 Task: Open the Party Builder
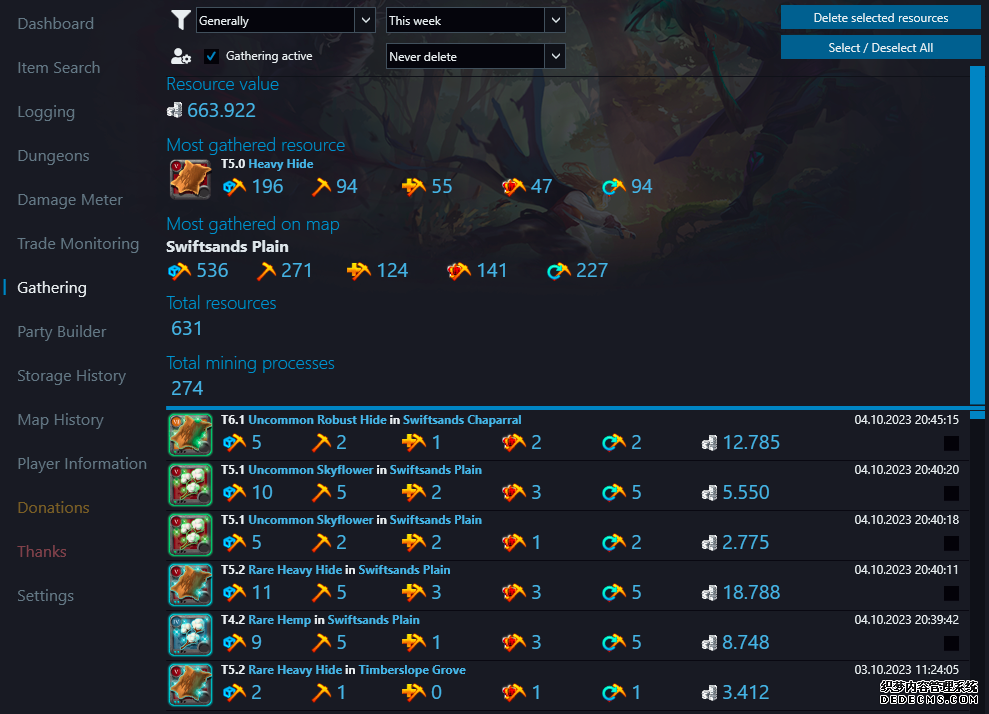61,332
